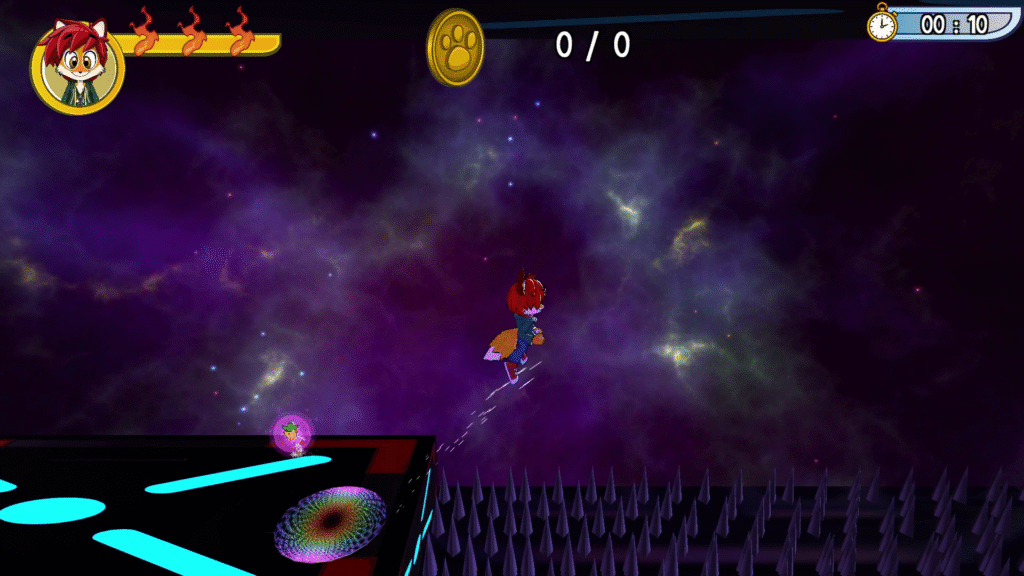
Task: Click the stopwatch icon beside the timer
Action: (882, 23)
